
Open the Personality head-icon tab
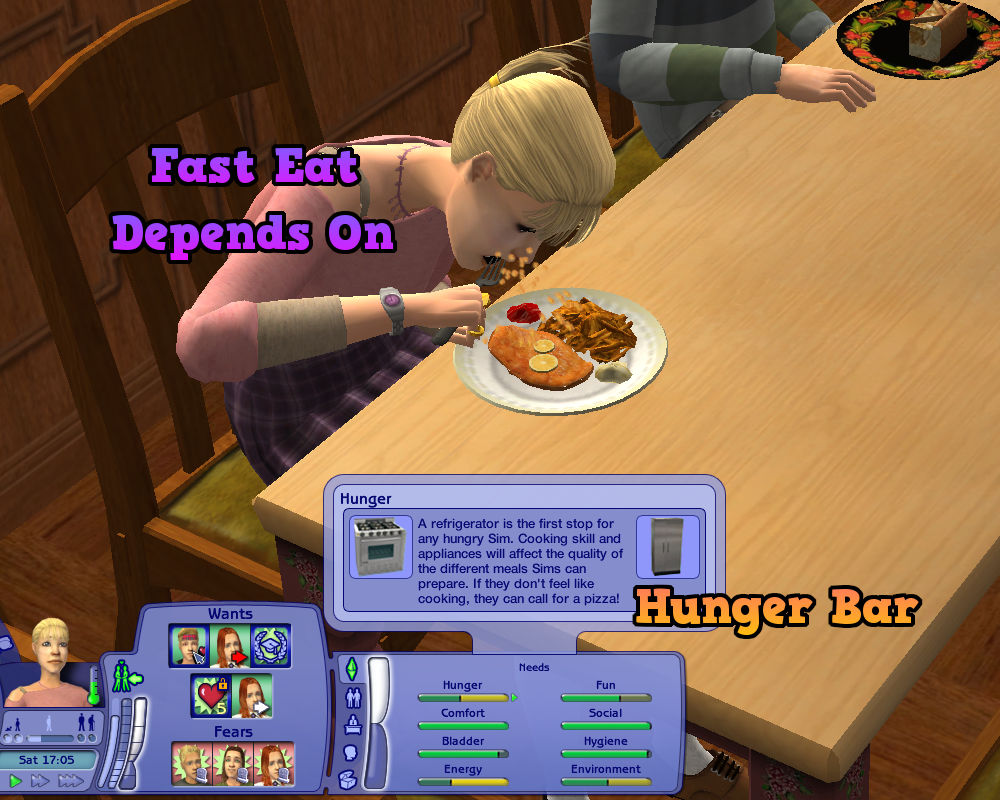point(352,752)
